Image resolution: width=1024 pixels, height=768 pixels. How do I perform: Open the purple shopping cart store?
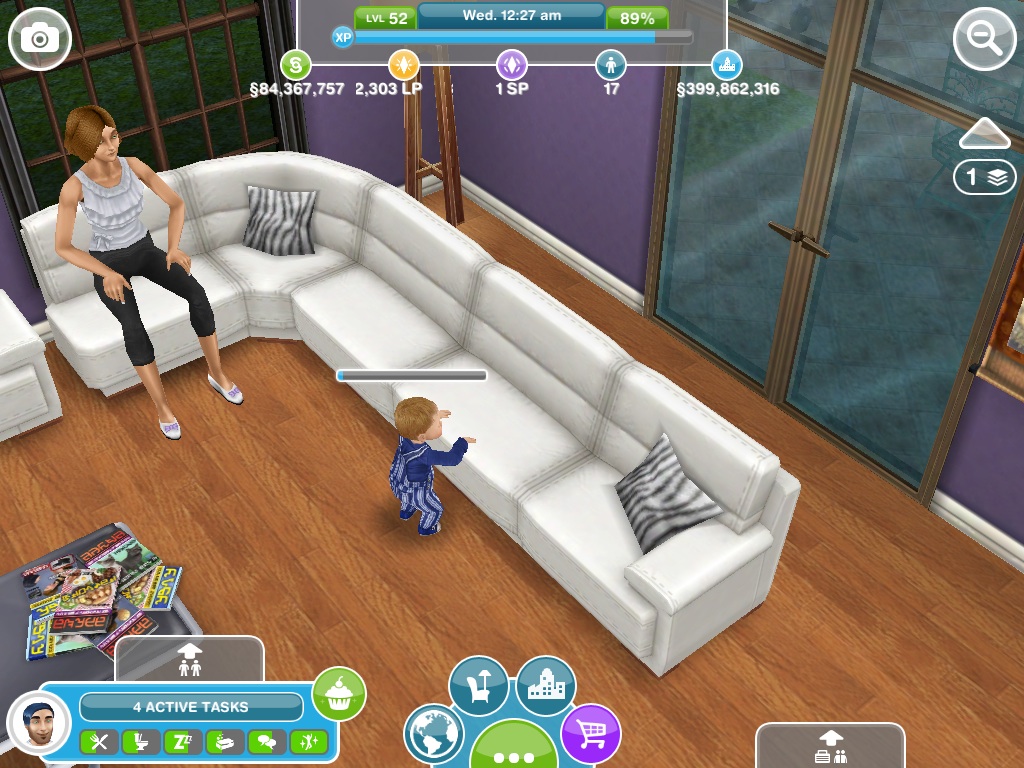[x=590, y=734]
